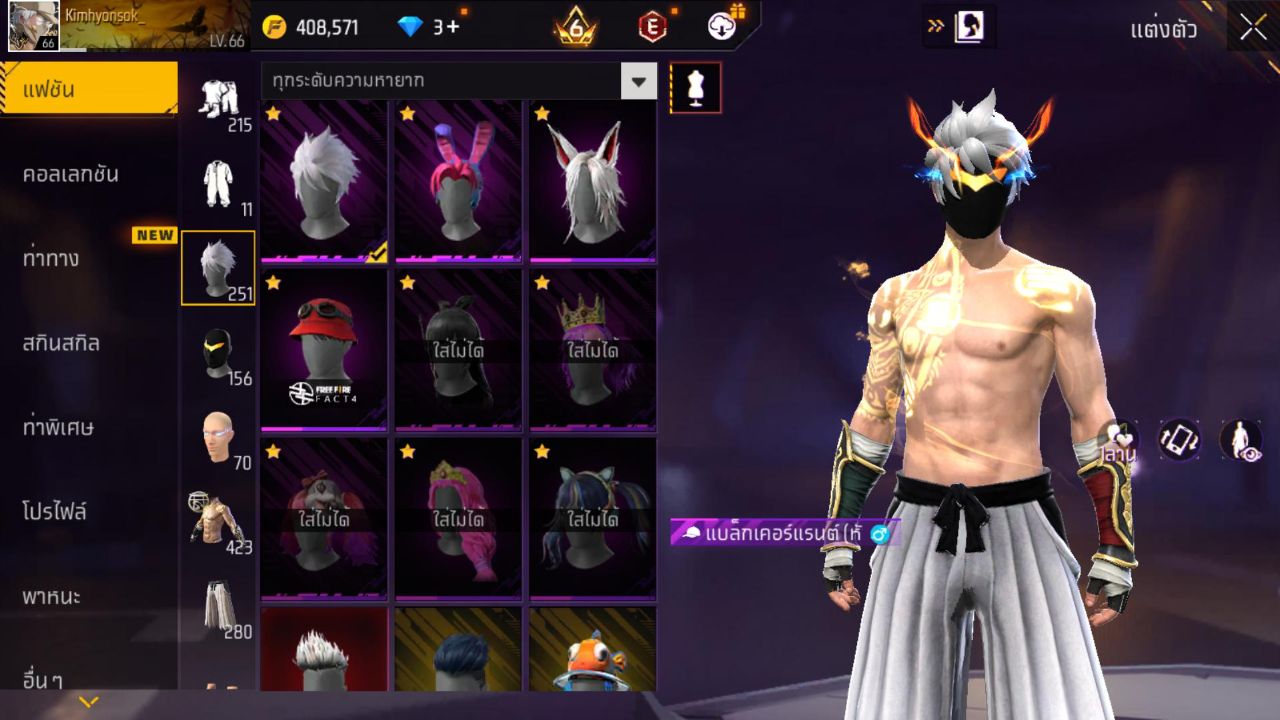Open the พาหนะ vehicles tab

click(51, 597)
